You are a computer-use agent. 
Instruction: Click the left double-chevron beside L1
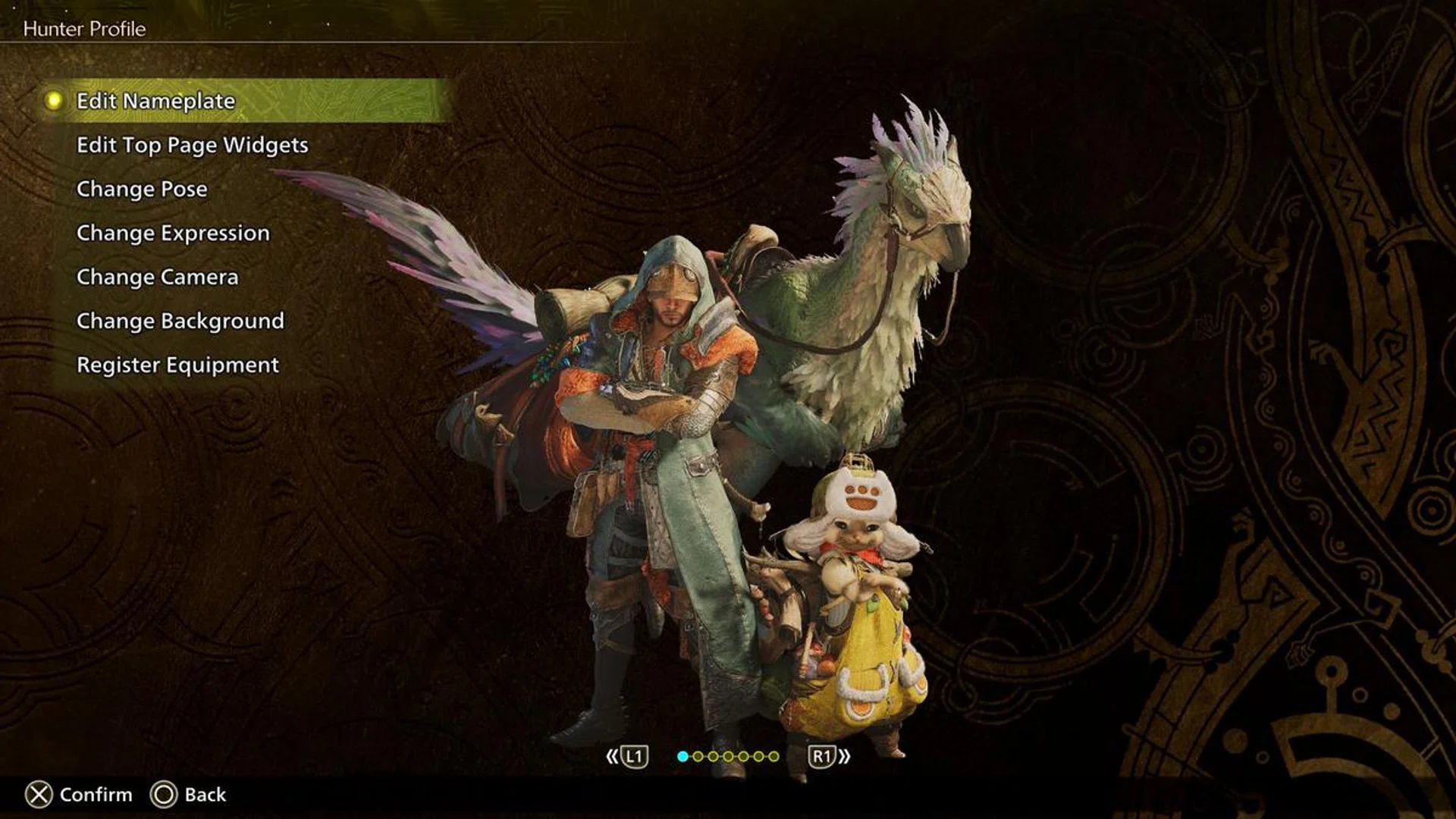612,757
